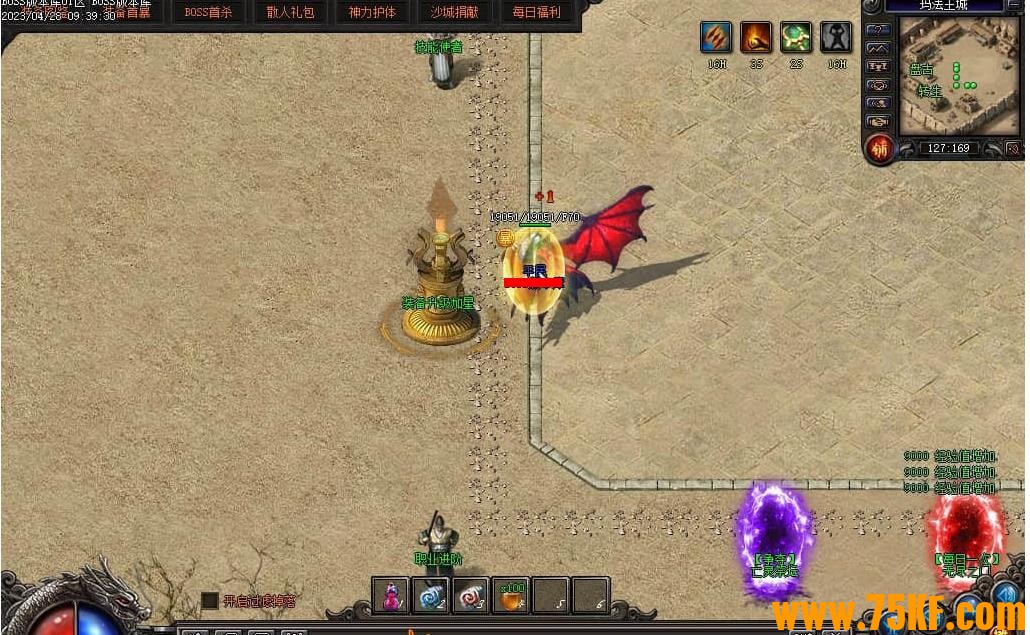
Task: Open the red 铺 shop button
Action: coord(880,150)
